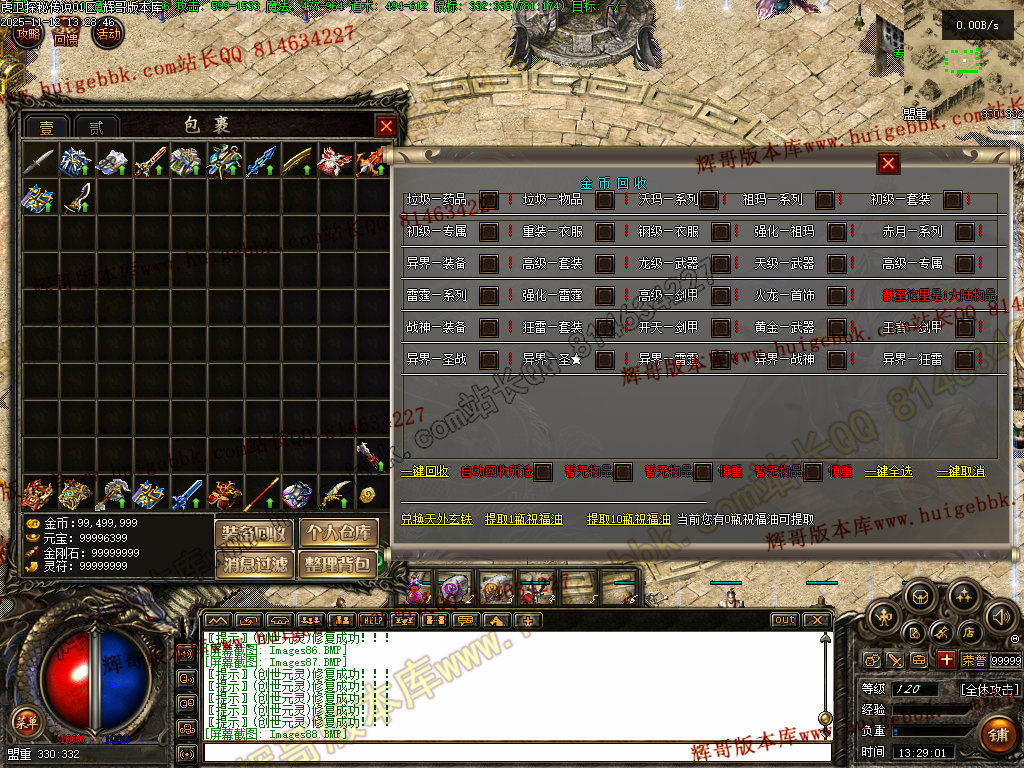Screen dimensions: 1024x768
Task: Open the 装备回收 equipment recycle button
Action: [x=254, y=532]
